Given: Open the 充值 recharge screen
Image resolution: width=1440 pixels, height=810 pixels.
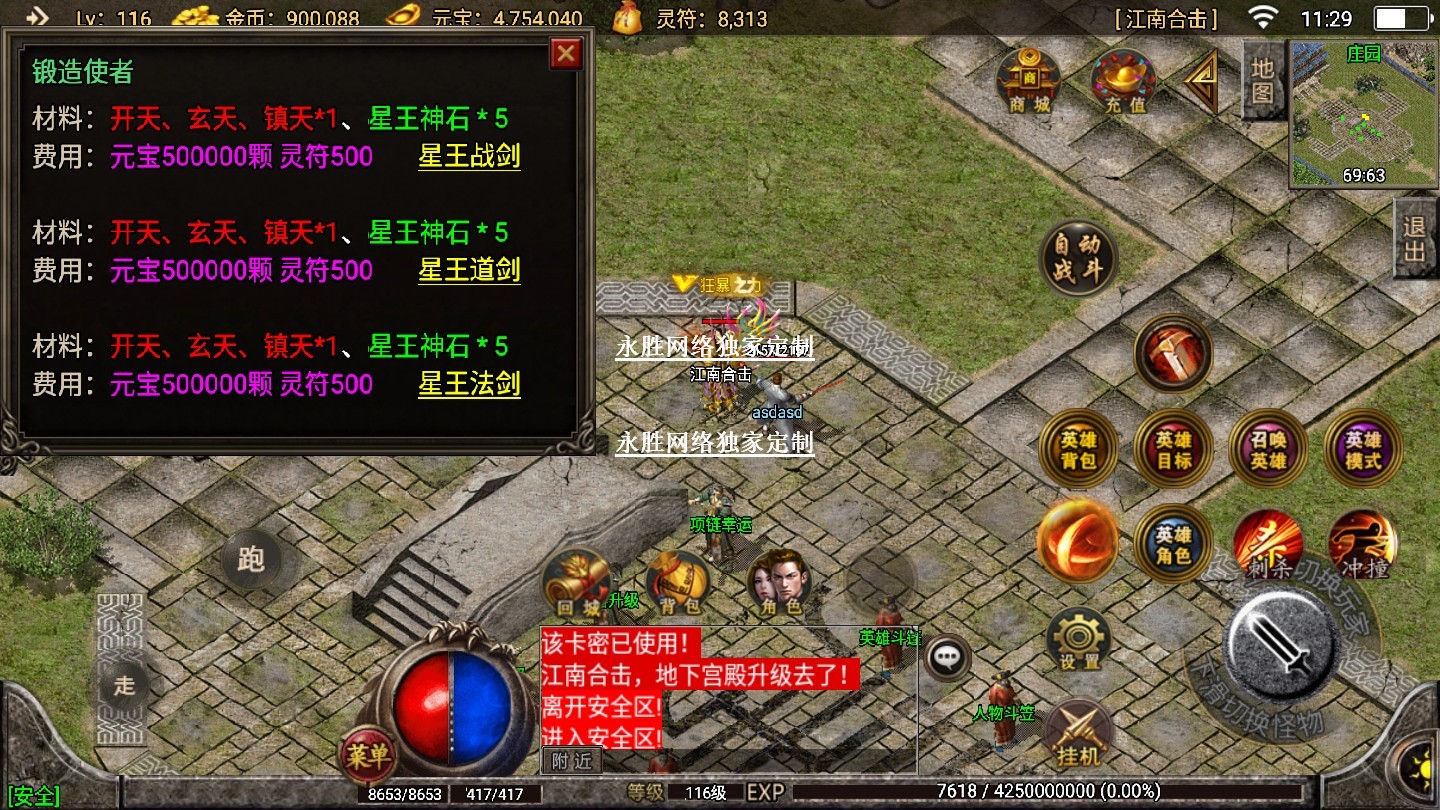Looking at the screenshot, I should coord(1124,81).
